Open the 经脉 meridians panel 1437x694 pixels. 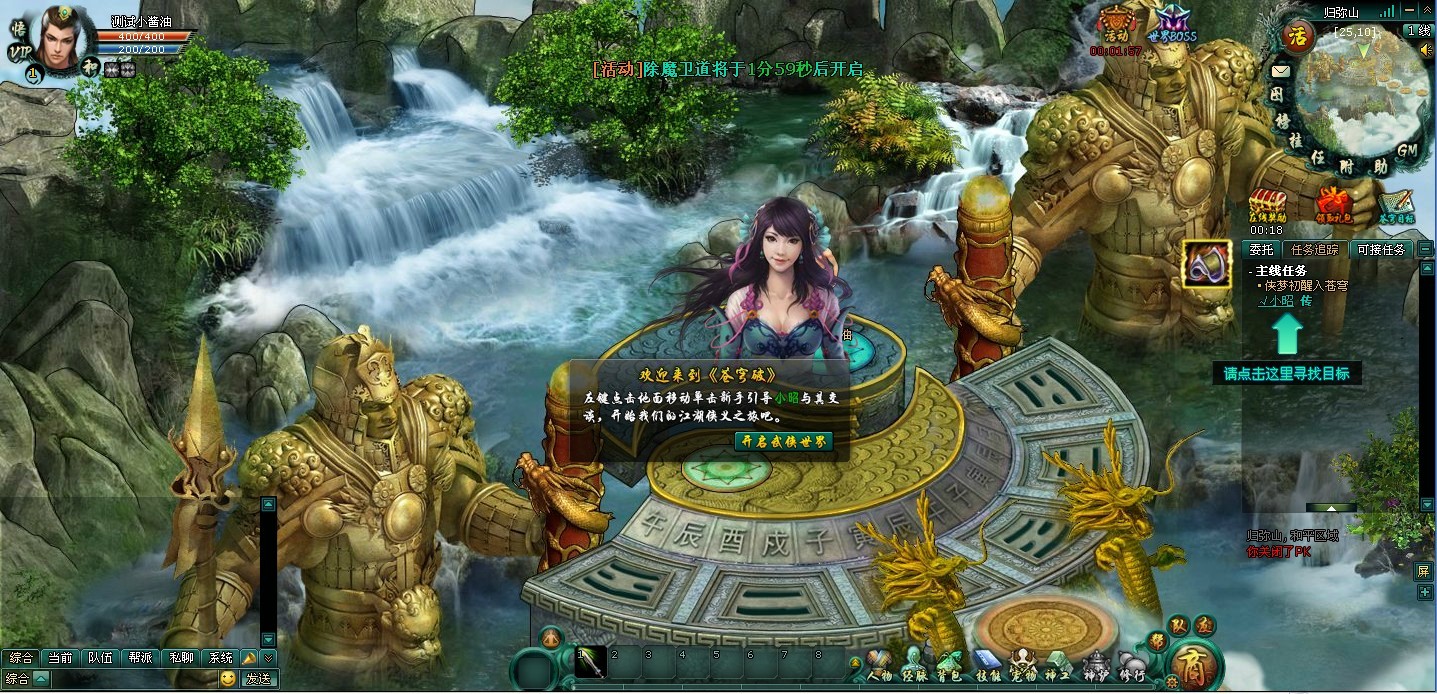point(914,664)
